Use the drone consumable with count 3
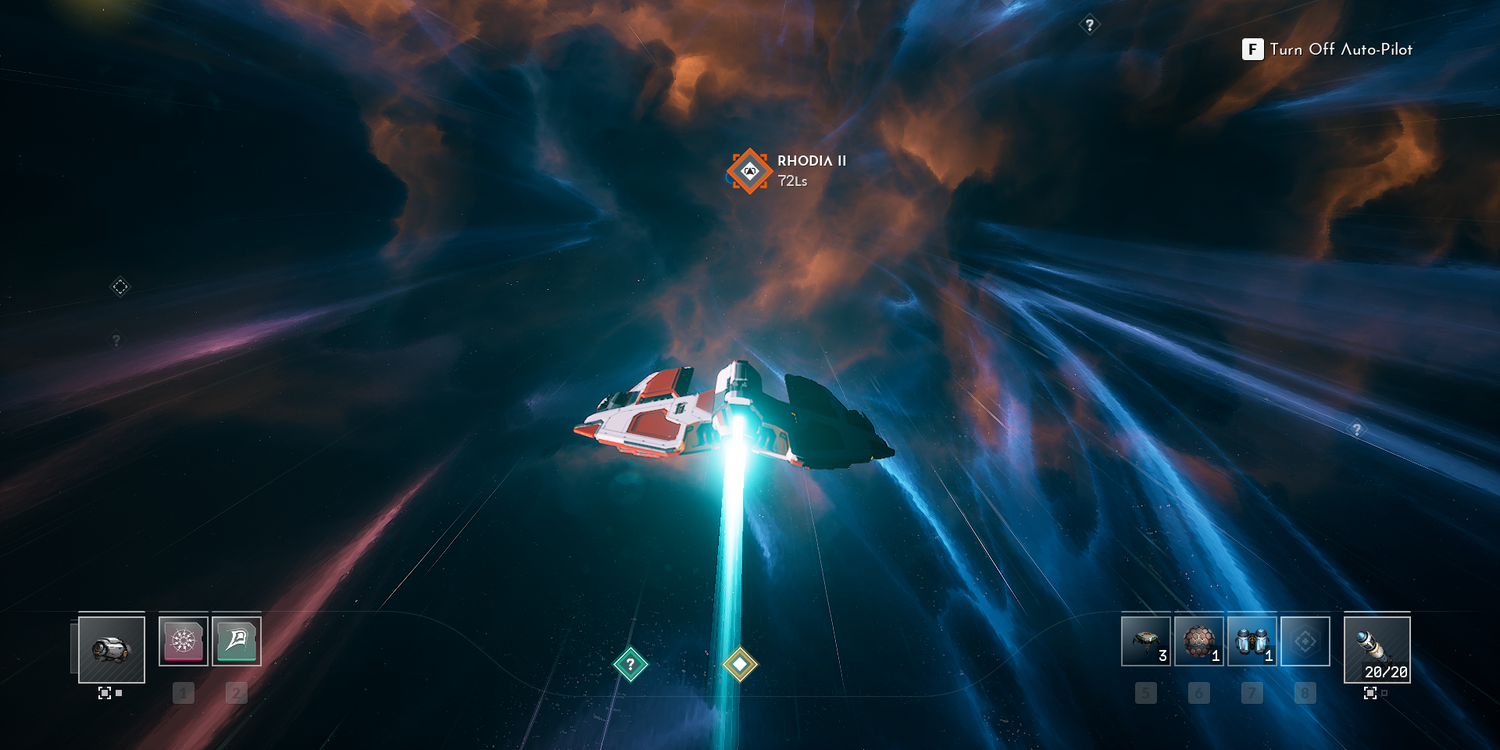1500x750 pixels. coord(1146,641)
